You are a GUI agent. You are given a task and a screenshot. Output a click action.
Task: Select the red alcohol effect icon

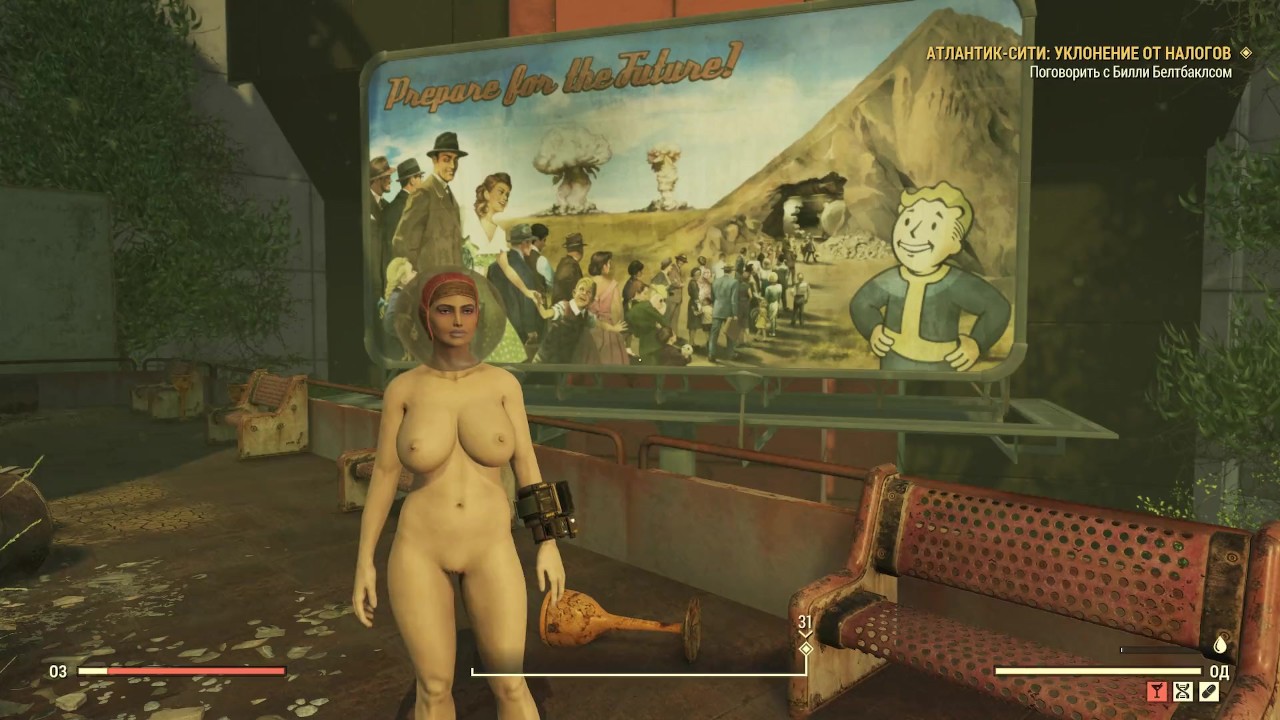point(1157,691)
